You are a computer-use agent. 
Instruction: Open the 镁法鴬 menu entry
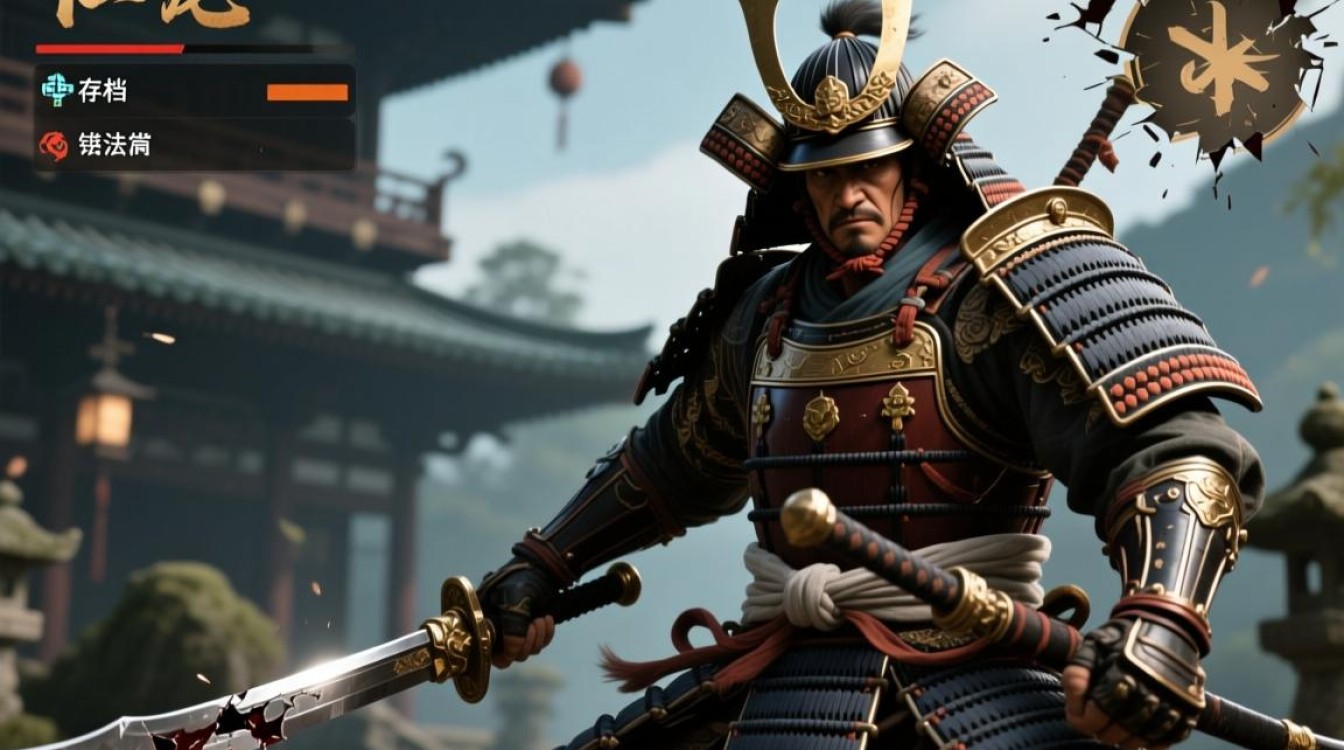114,145
